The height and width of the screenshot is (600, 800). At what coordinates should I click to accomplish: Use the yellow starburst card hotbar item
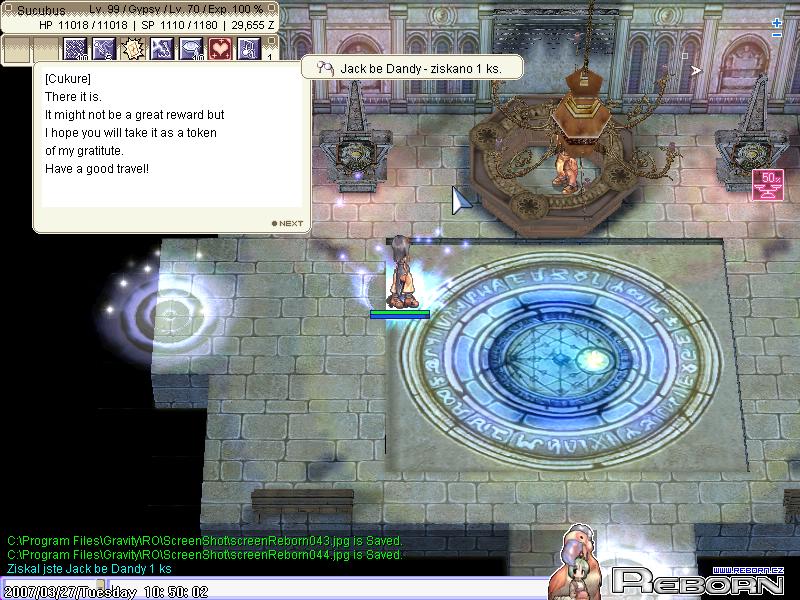tap(133, 48)
